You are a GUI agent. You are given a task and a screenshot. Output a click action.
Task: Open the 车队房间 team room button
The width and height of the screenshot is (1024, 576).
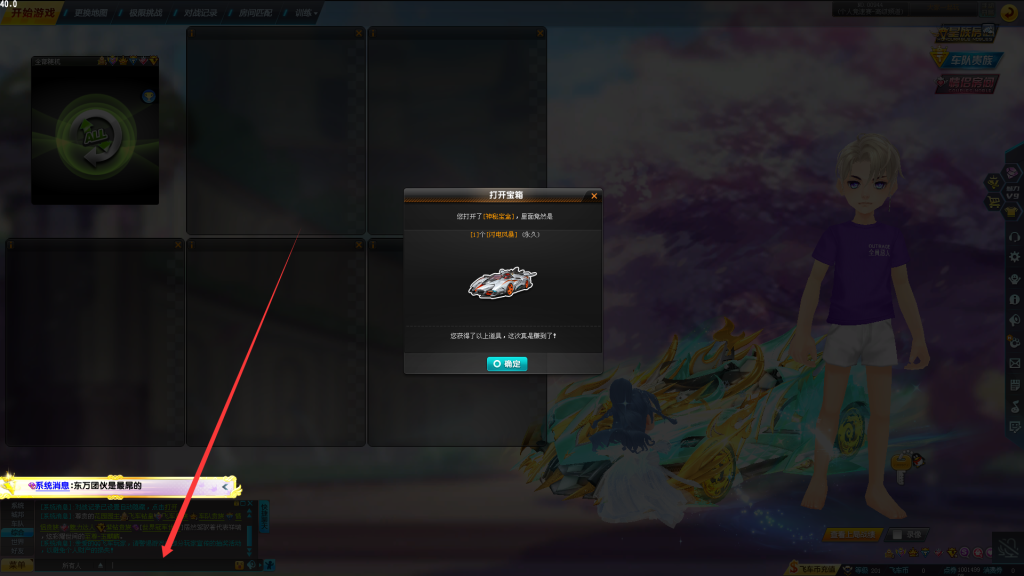pos(968,59)
